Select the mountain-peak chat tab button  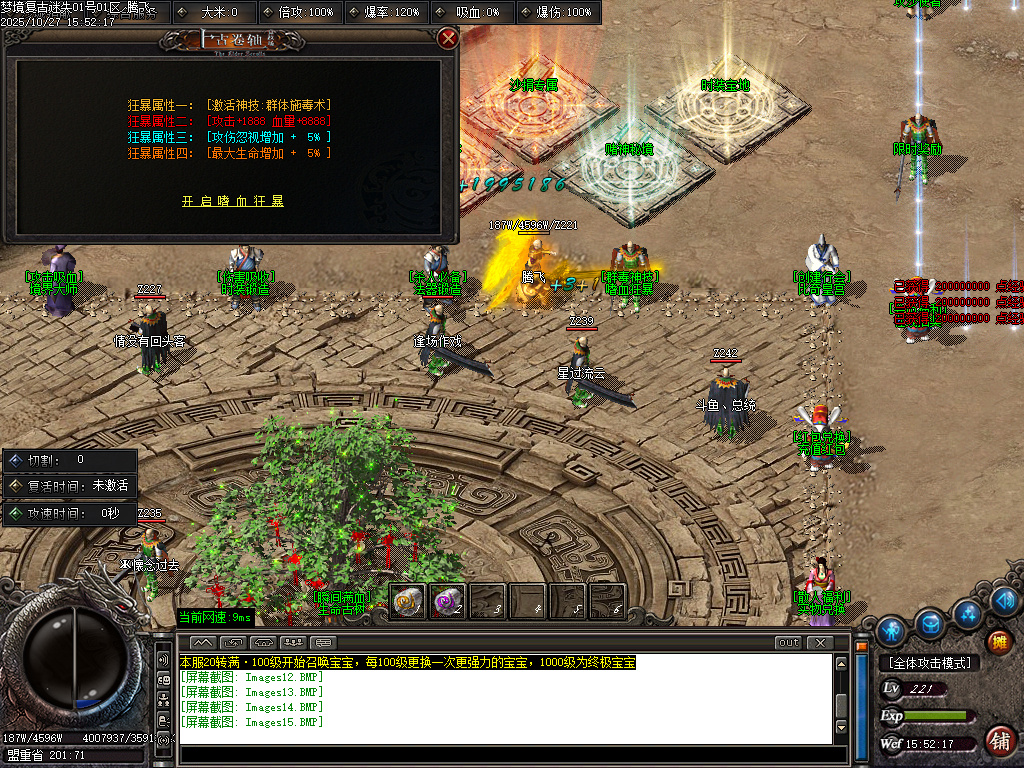[202, 642]
